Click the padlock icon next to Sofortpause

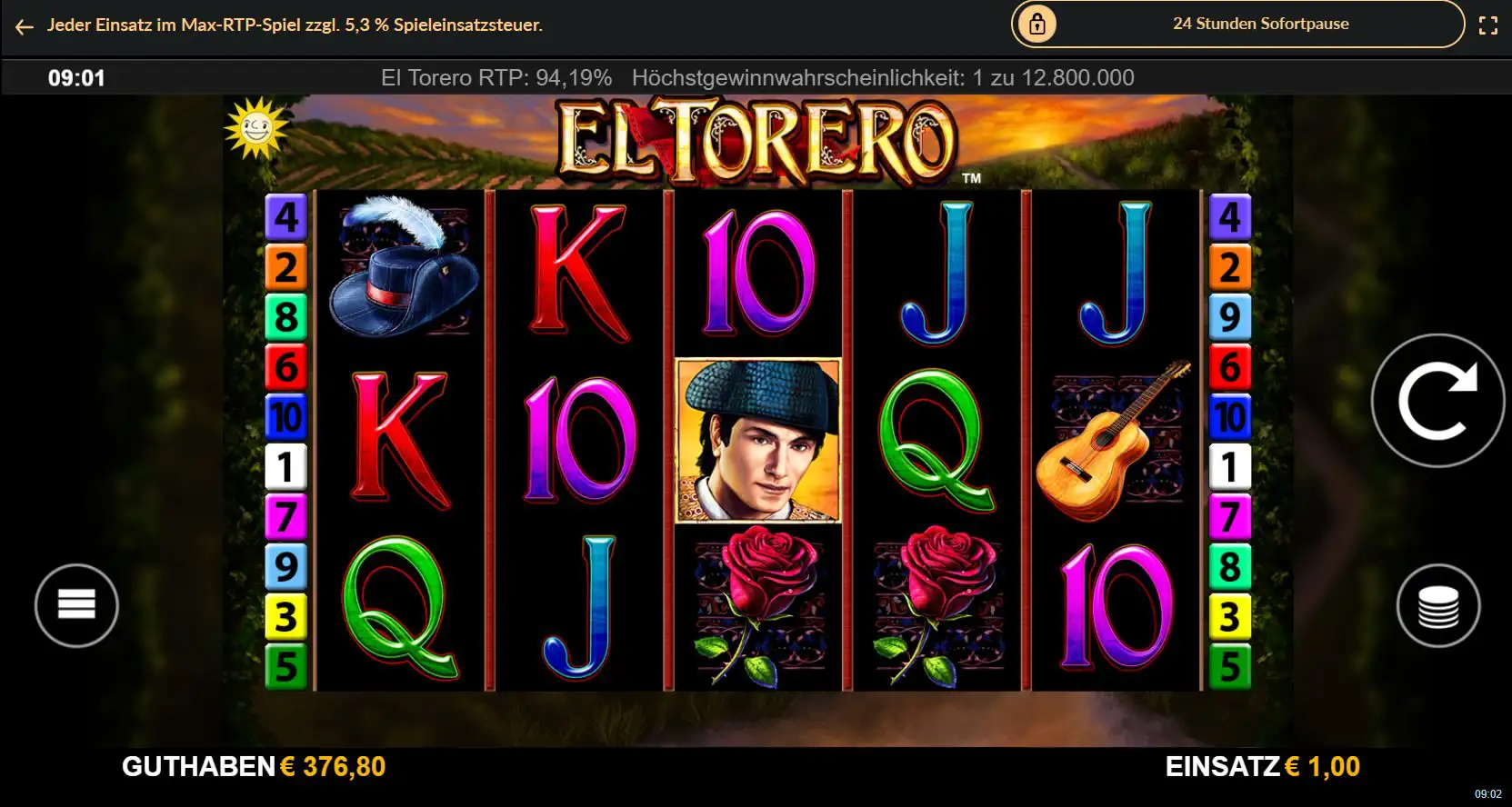pyautogui.click(x=1036, y=25)
